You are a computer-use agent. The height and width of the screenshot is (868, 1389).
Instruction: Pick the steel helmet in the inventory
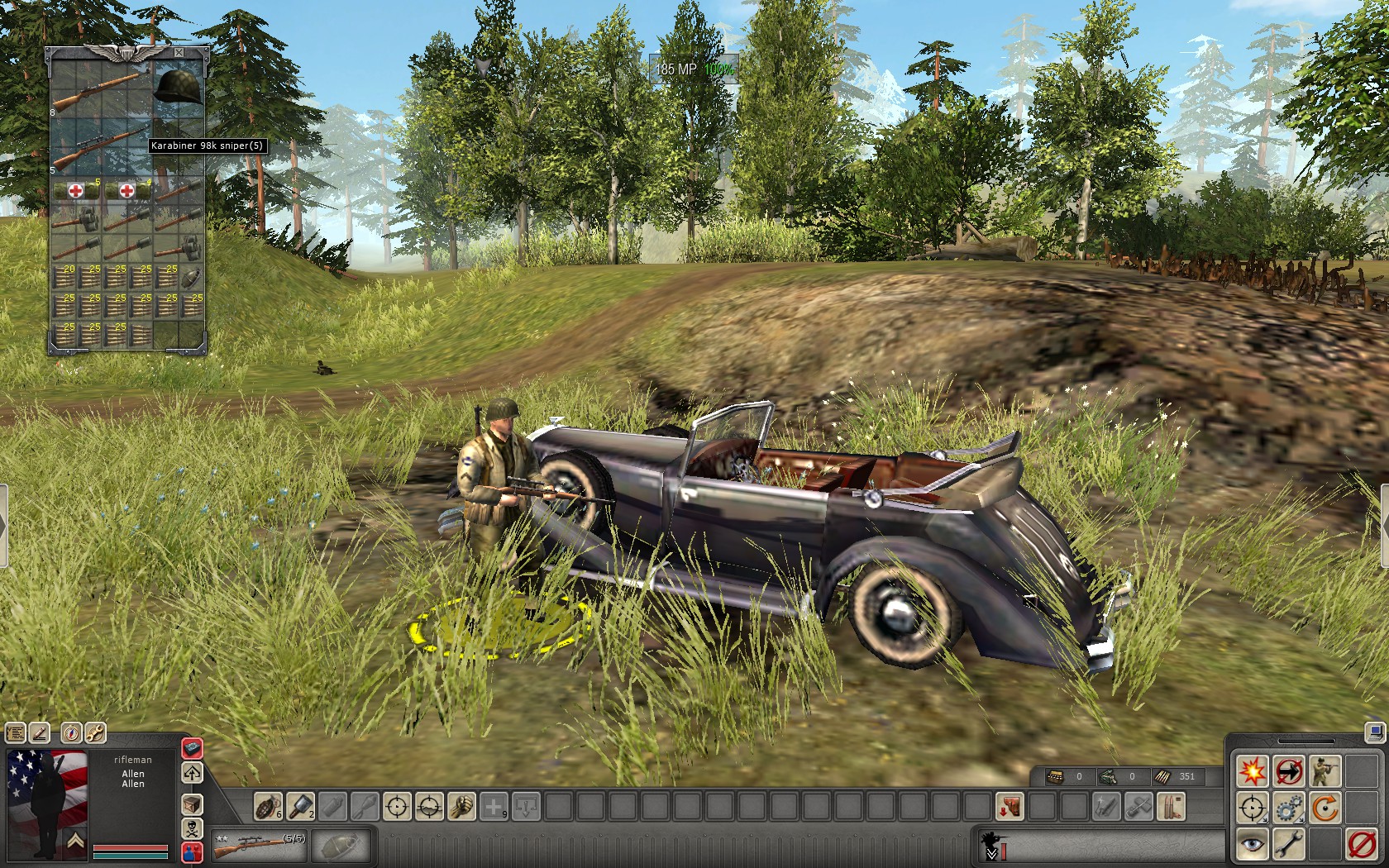178,87
